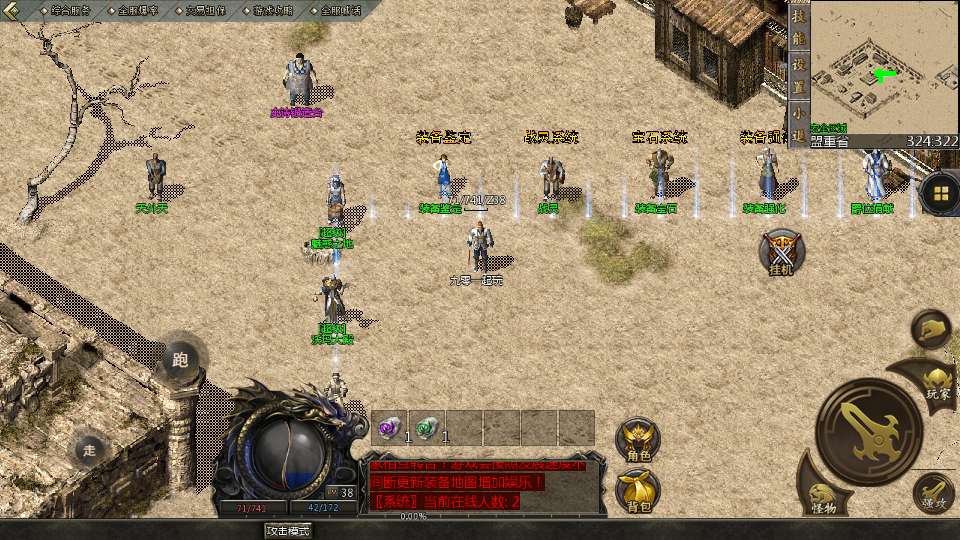Change the 攻击模式 attack mode
Viewport: 960px width, 540px height.
tap(288, 530)
